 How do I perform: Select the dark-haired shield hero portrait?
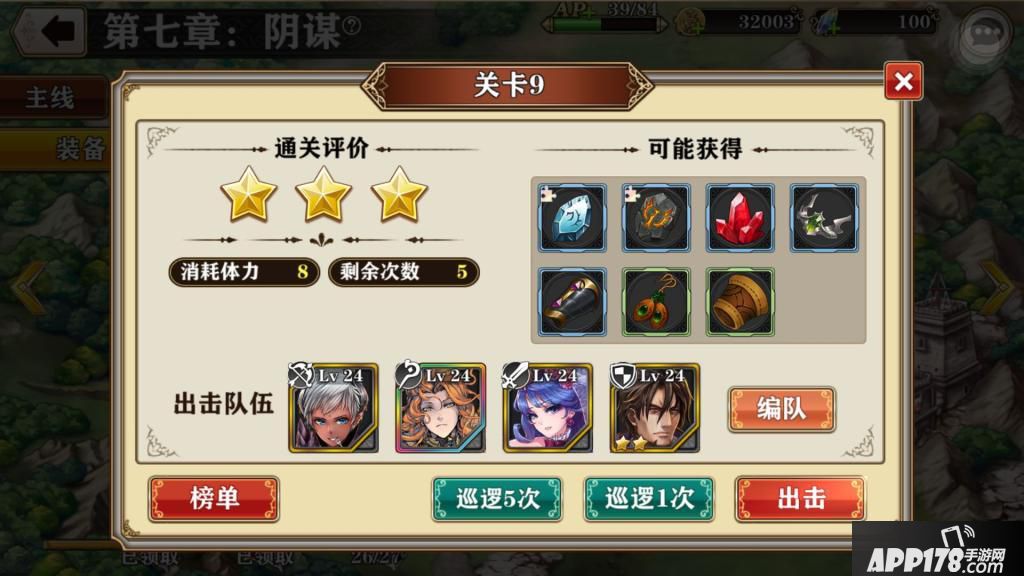pos(655,408)
